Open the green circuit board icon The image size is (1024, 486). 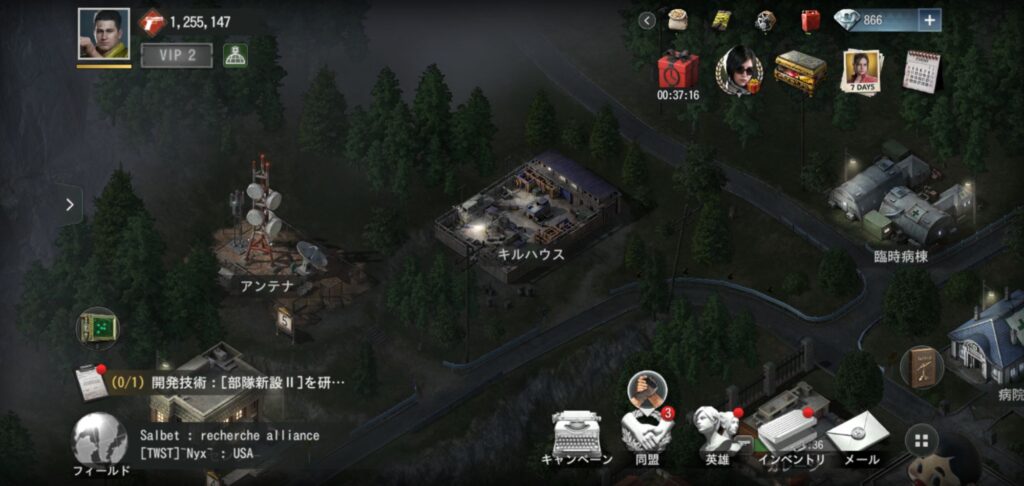coord(98,327)
